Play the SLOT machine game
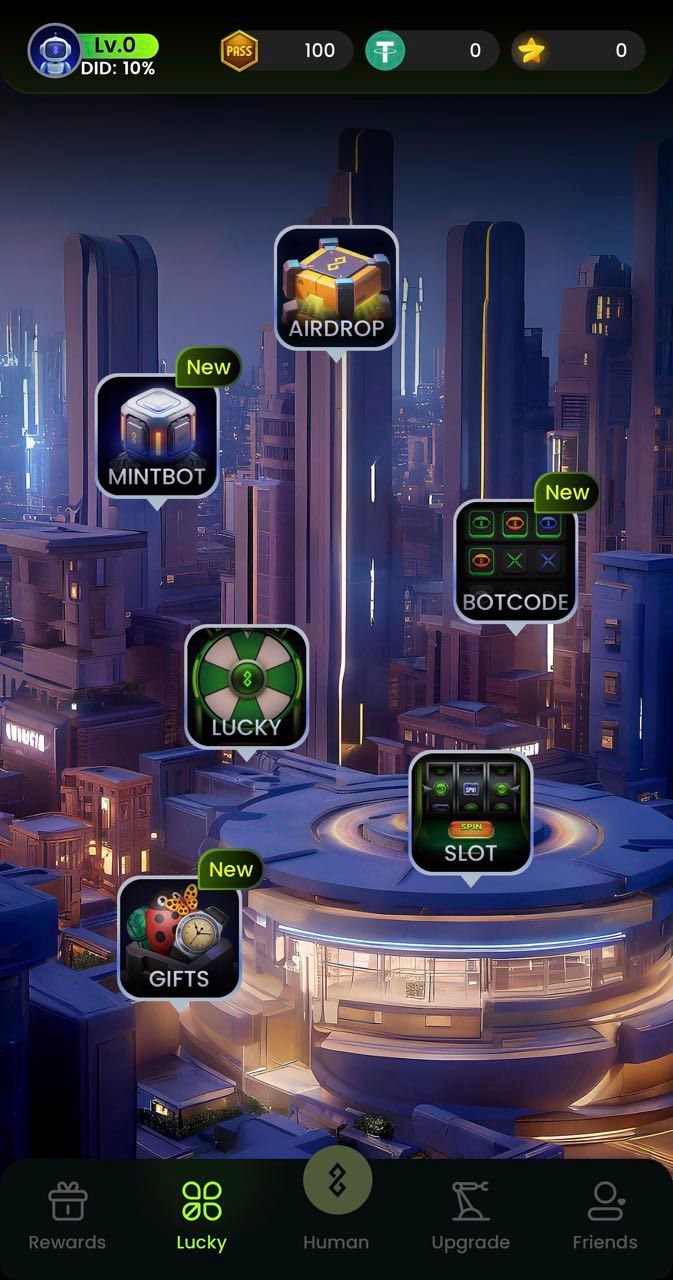 tap(470, 812)
